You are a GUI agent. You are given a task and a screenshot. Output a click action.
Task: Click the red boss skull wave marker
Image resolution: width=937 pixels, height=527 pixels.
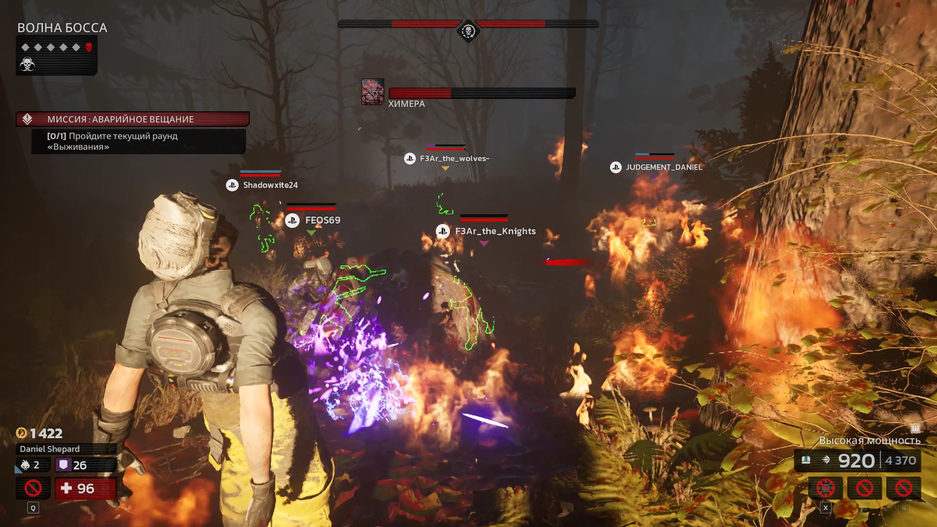[88, 47]
